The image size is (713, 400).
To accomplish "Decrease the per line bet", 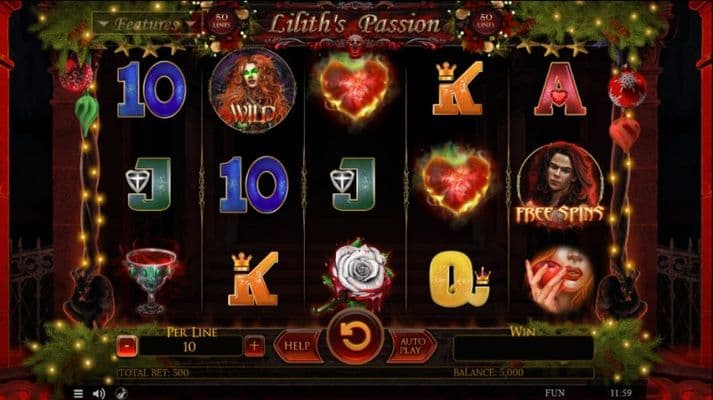I will coord(126,346).
